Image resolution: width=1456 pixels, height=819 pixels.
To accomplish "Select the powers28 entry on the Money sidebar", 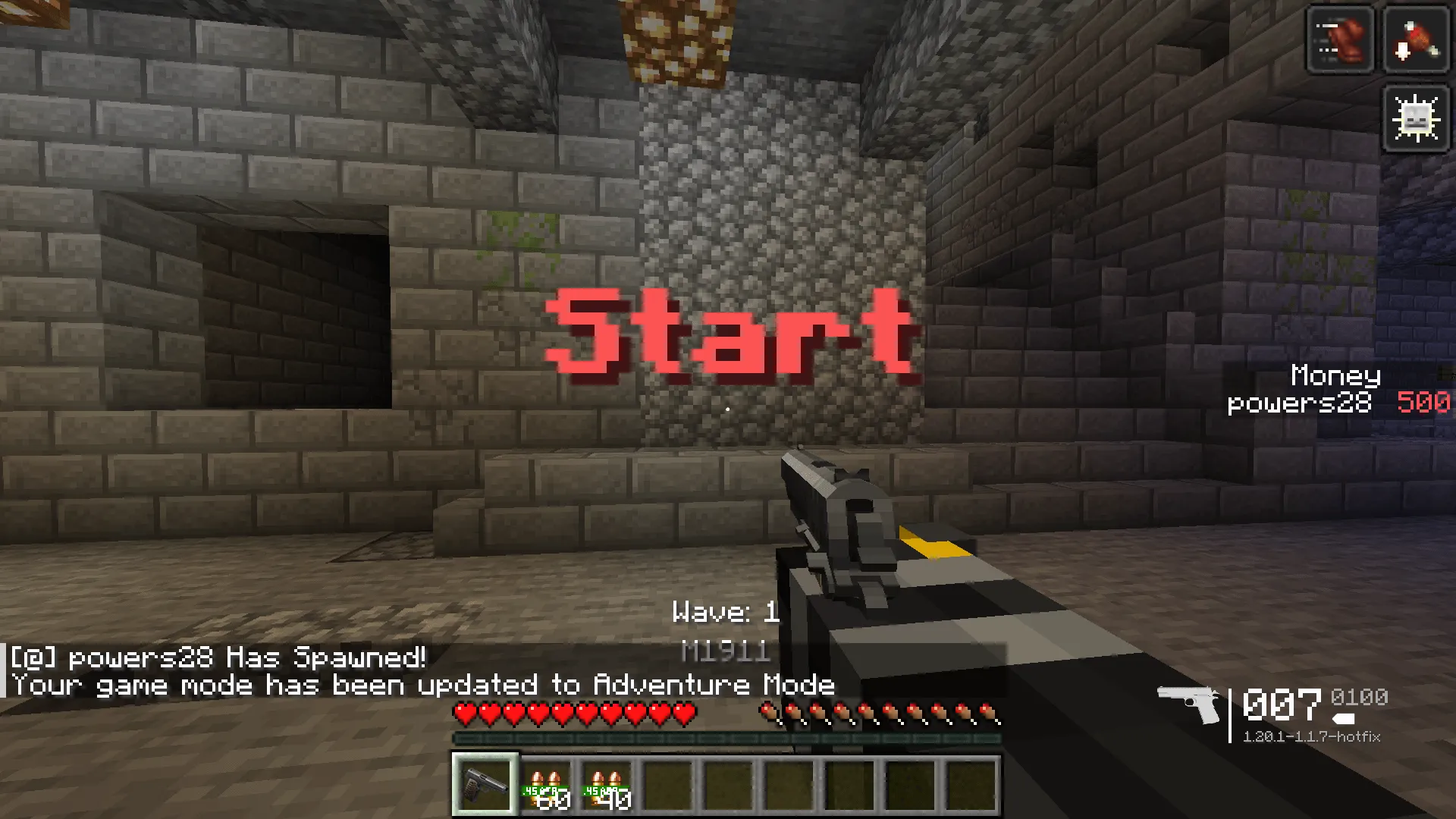I will point(1298,403).
